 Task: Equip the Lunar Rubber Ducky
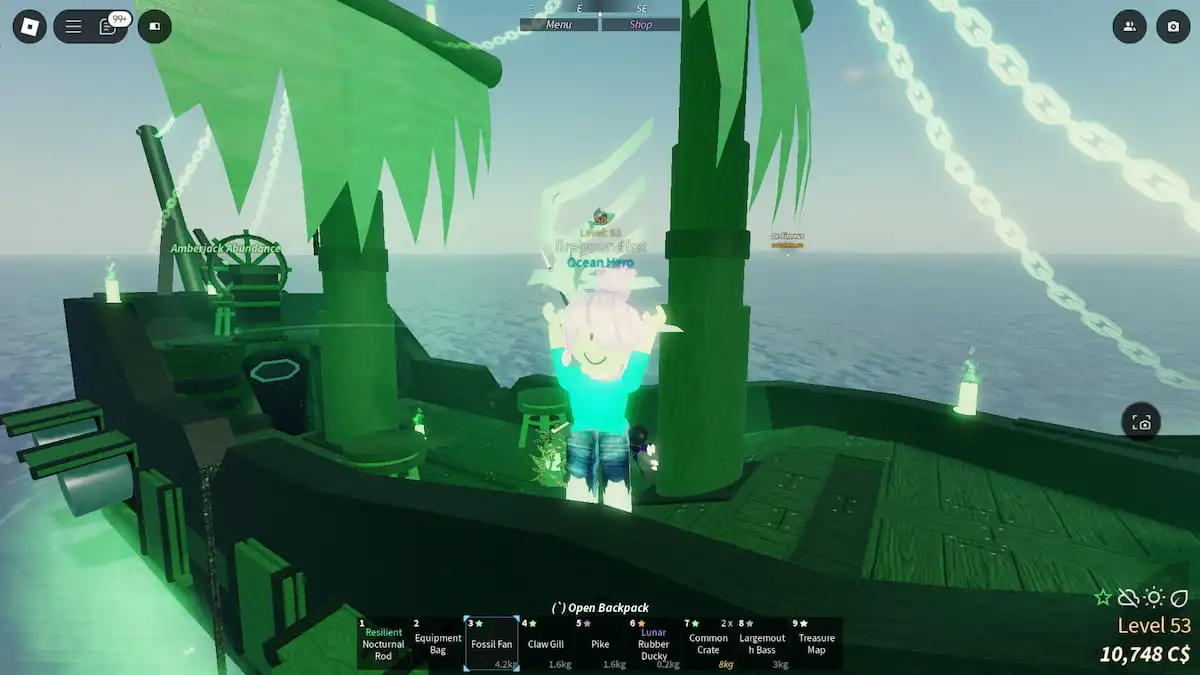(x=654, y=643)
